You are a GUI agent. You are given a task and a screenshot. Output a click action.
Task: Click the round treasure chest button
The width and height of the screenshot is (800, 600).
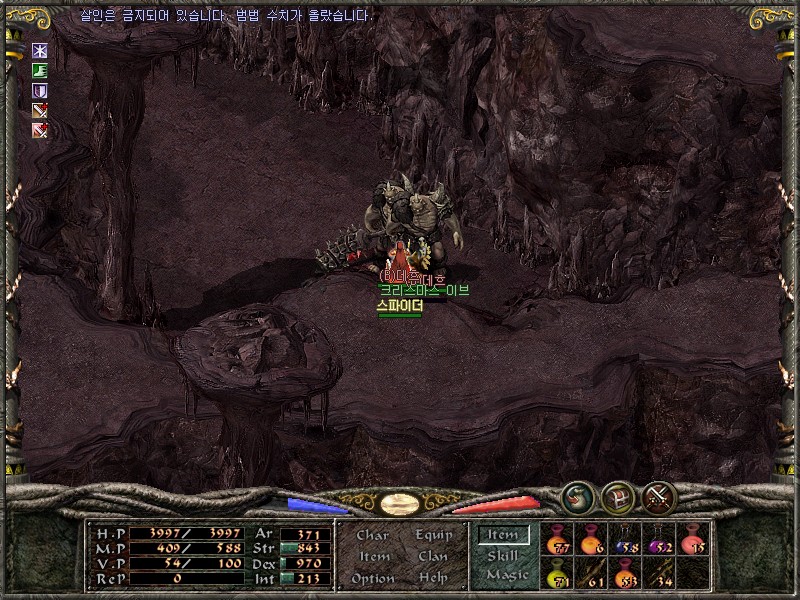point(618,496)
